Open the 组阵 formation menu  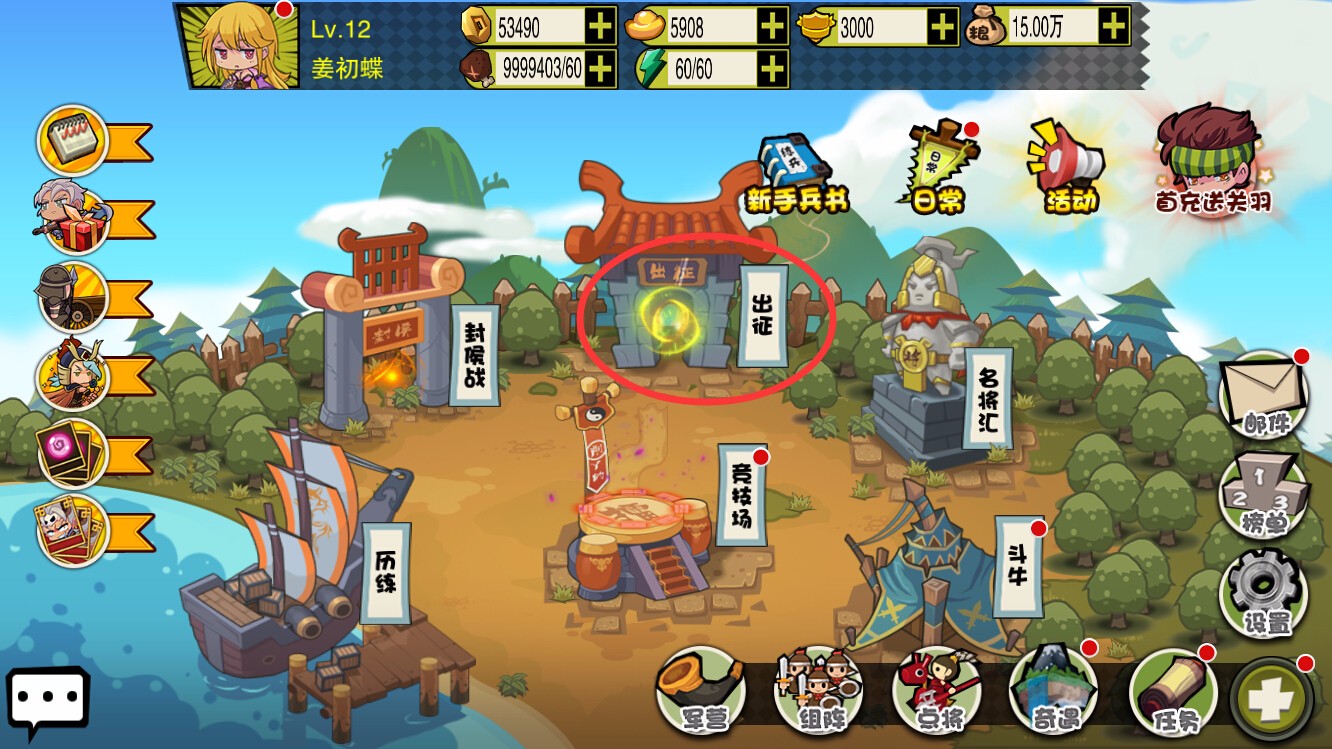[x=819, y=691]
